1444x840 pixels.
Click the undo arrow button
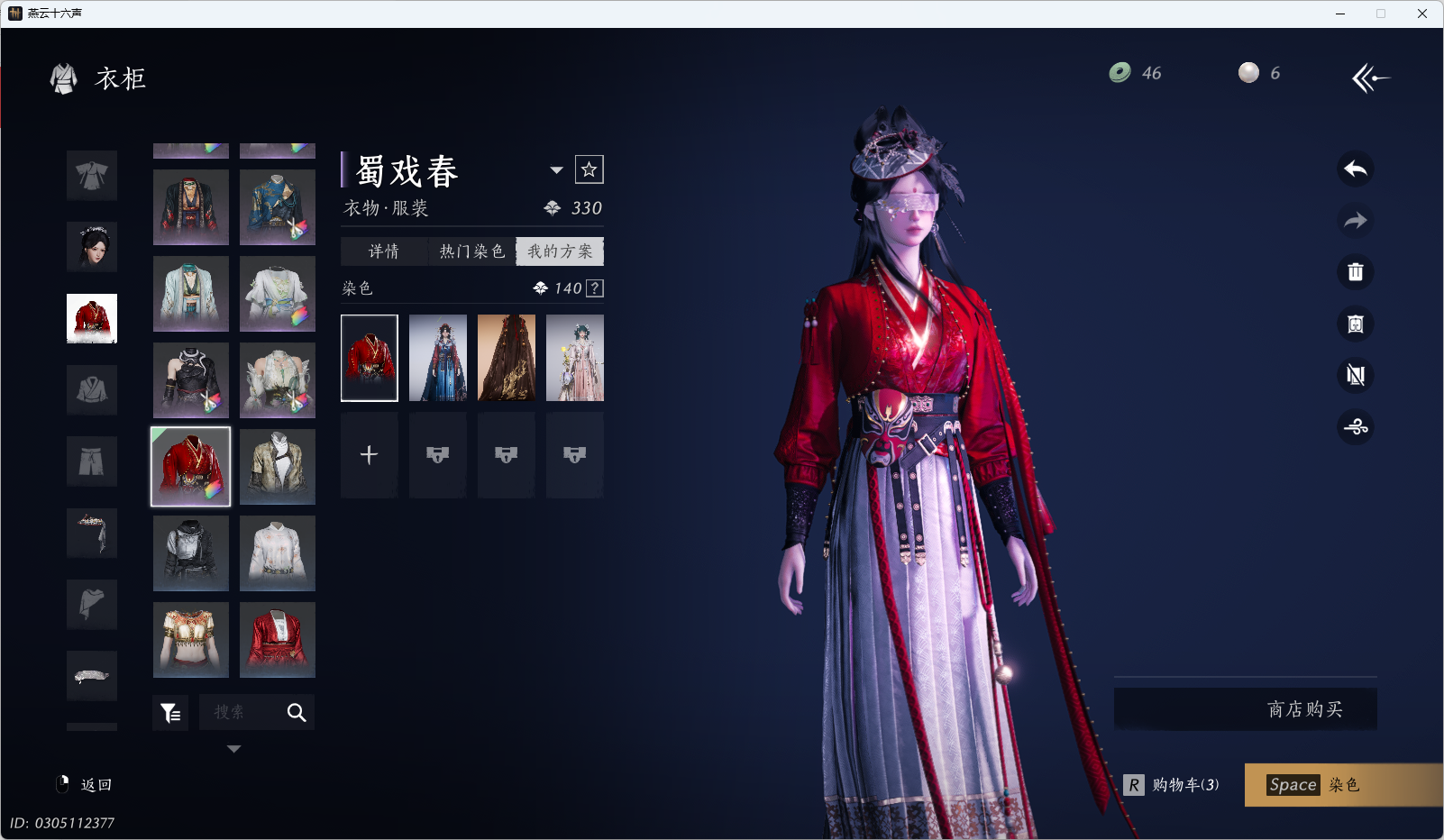(1355, 169)
